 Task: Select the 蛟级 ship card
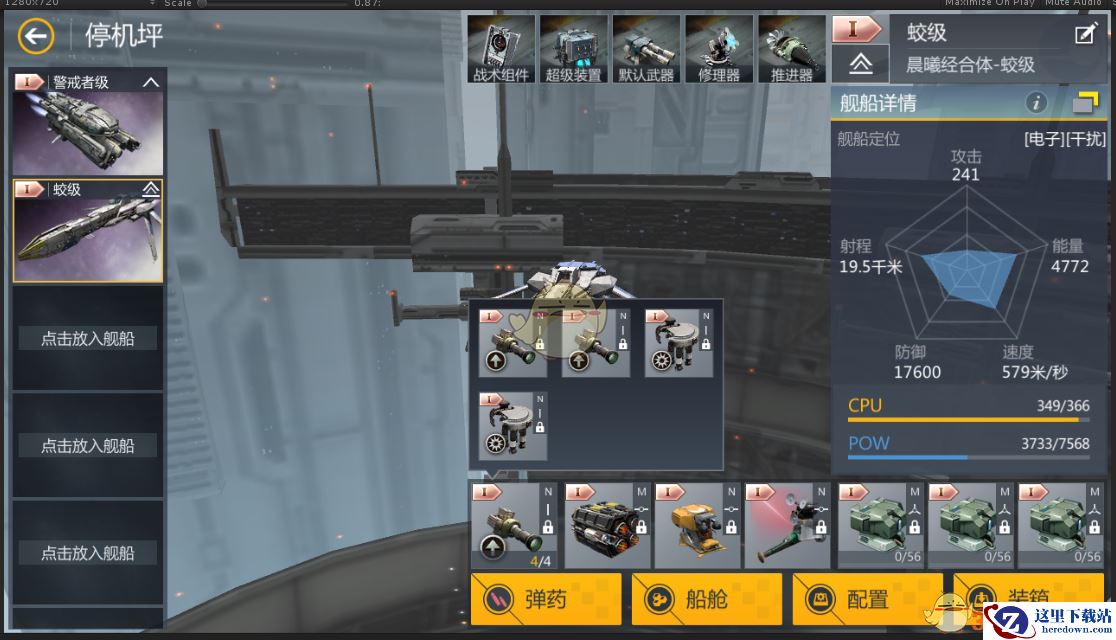88,231
